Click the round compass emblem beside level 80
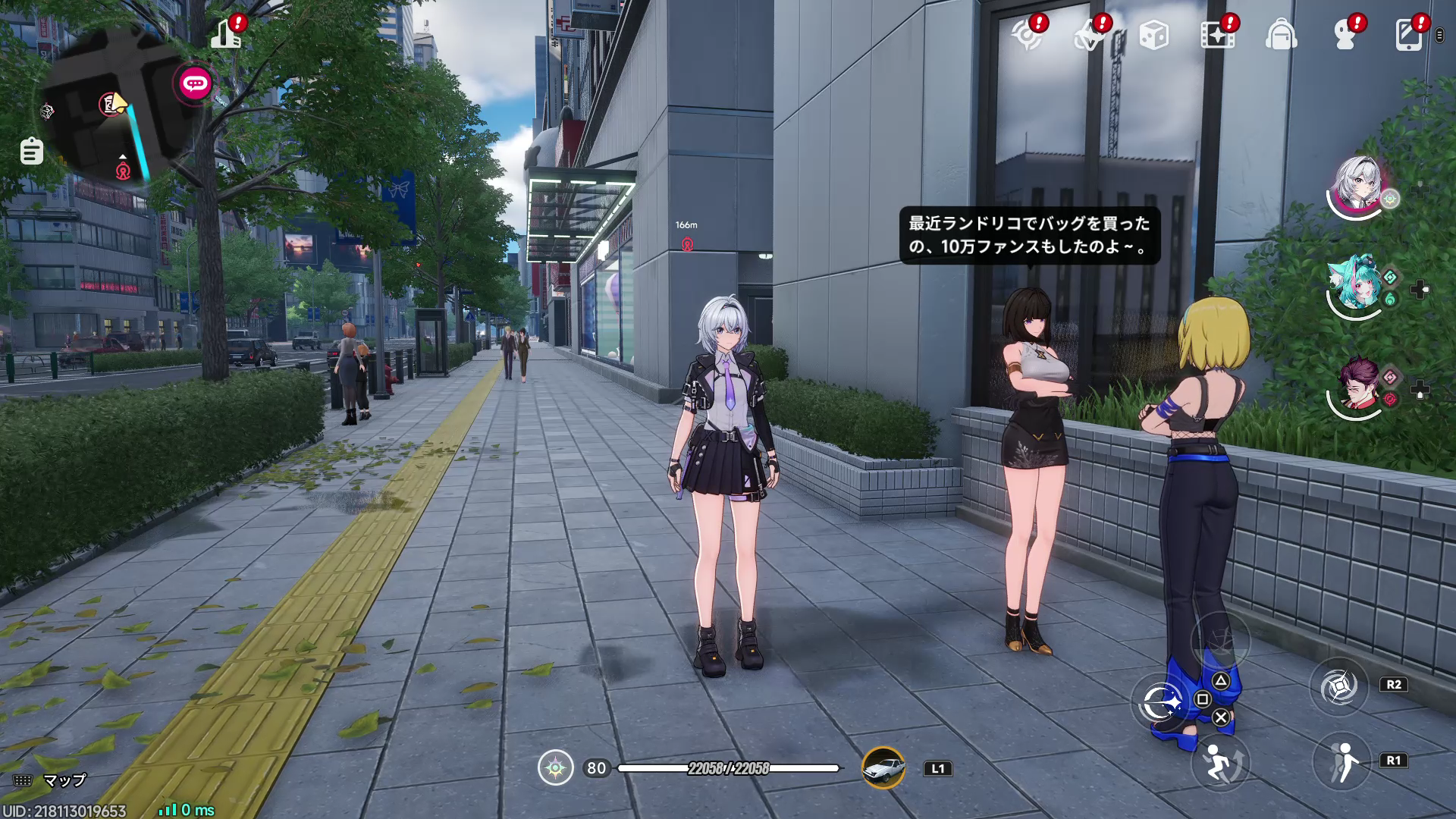Screen dimensions: 1456x819 pos(556,768)
